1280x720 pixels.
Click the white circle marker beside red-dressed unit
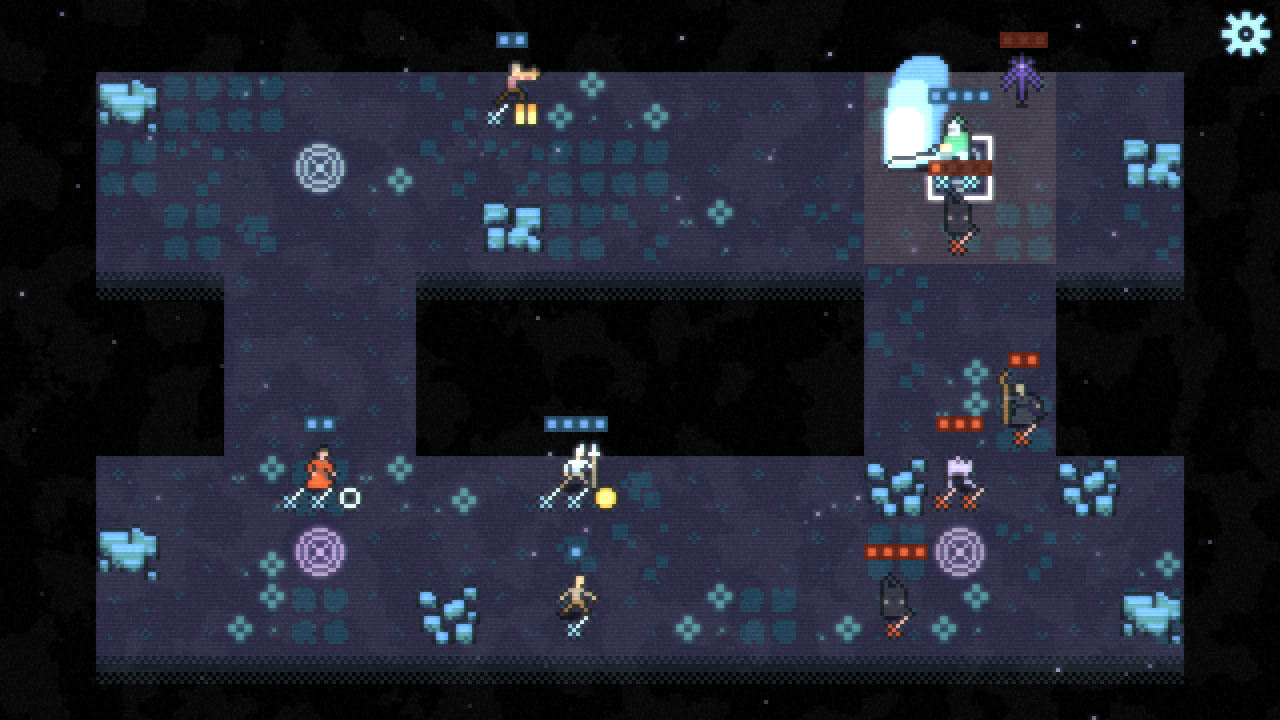point(349,496)
